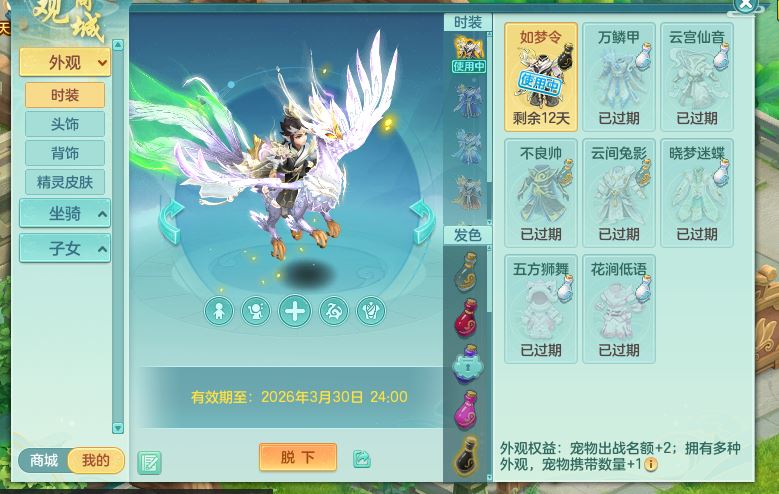The image size is (779, 494).
Task: Select the 时装 category
Action: (65, 95)
